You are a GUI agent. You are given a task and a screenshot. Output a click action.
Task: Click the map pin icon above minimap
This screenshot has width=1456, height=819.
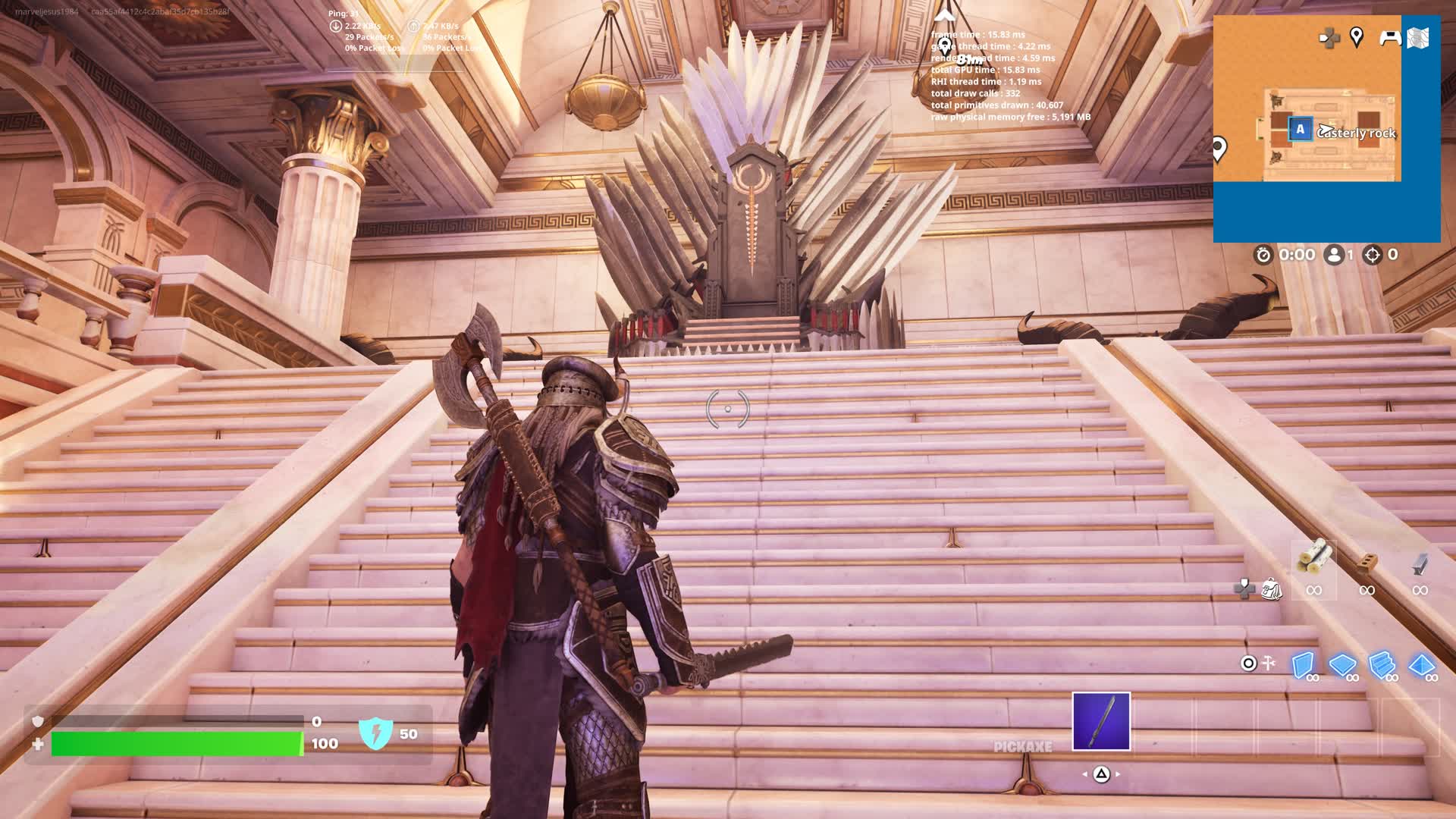(x=1357, y=36)
